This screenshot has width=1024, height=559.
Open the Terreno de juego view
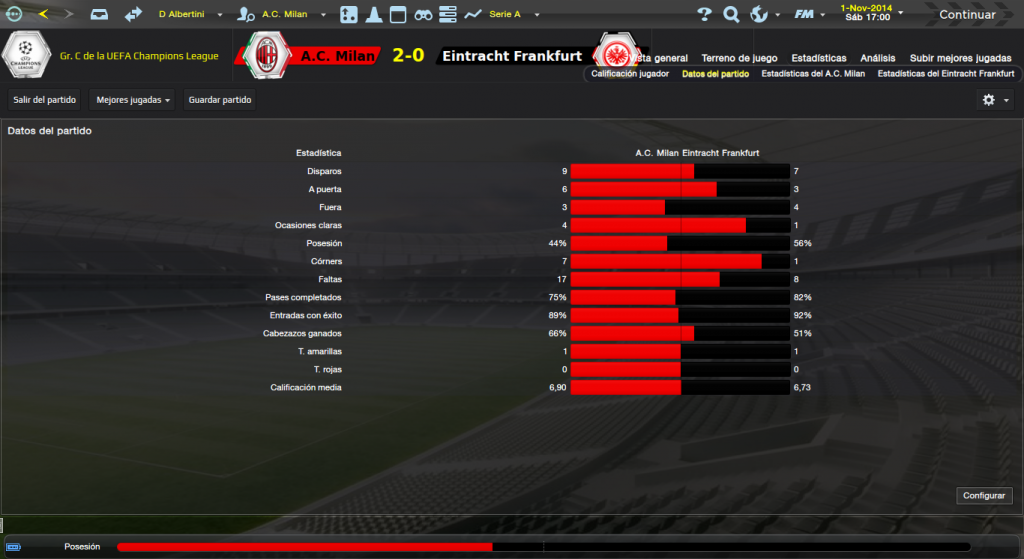[x=739, y=58]
